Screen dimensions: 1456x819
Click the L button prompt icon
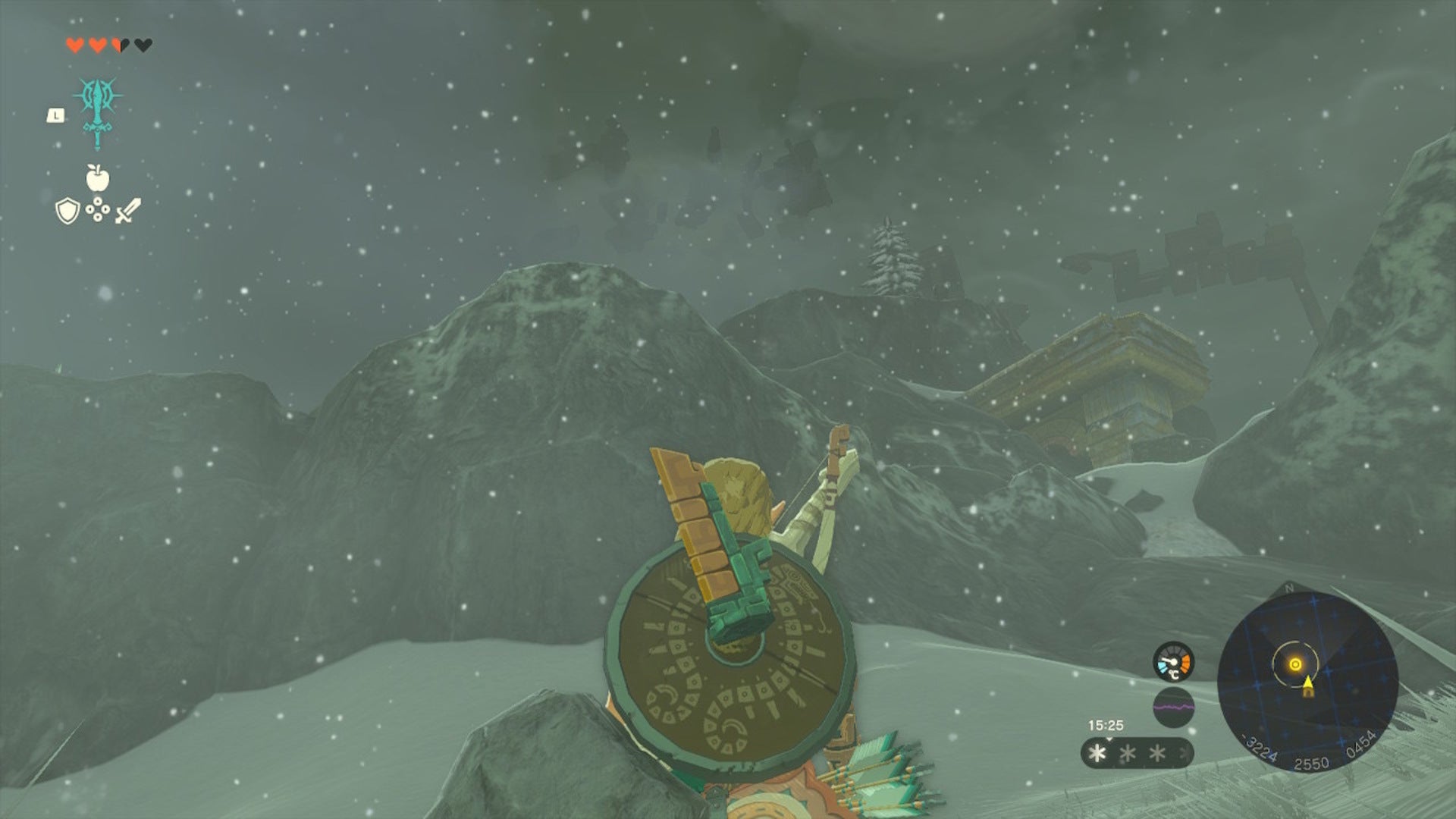tap(55, 115)
